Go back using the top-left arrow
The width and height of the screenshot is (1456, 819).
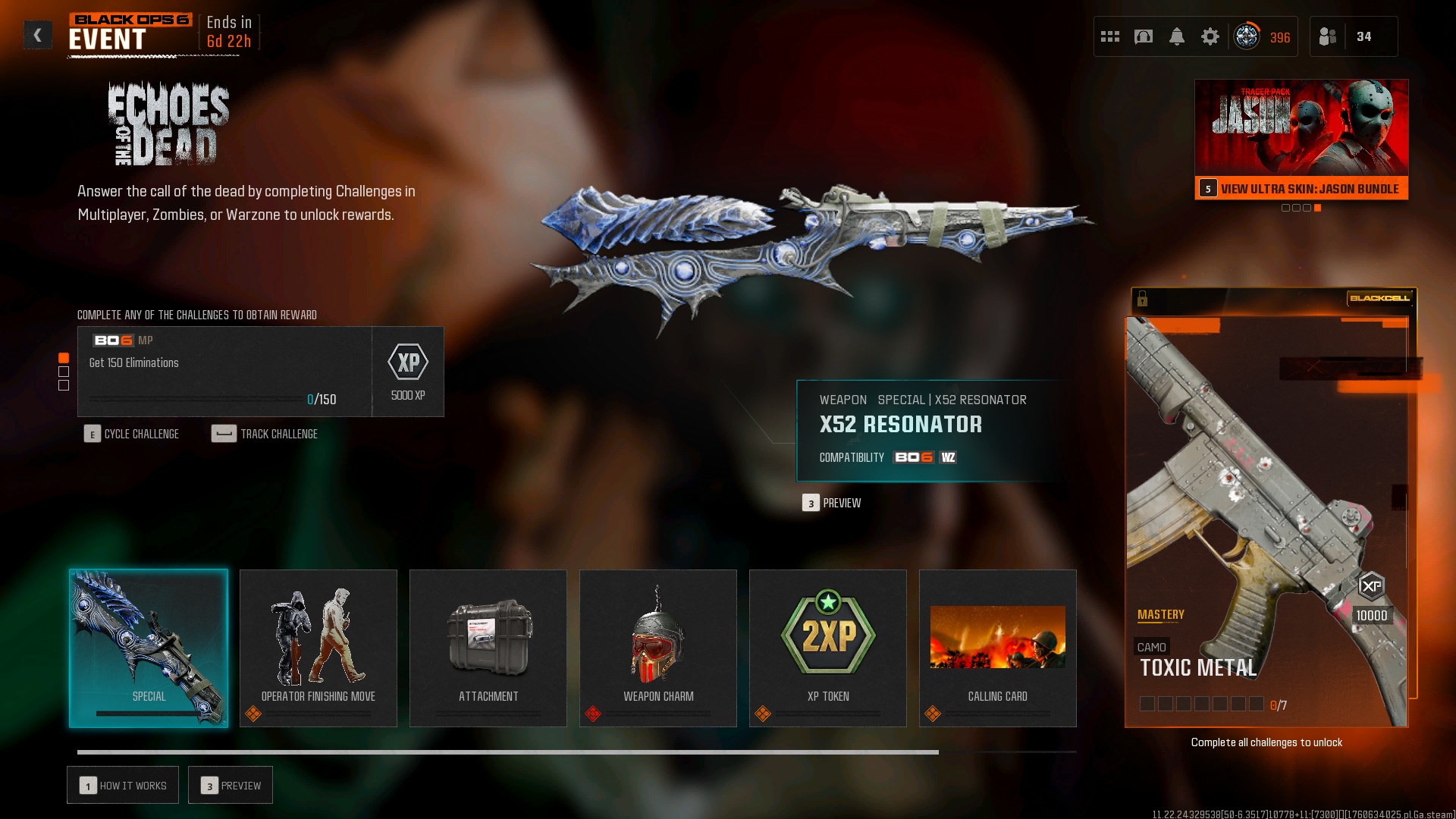(x=37, y=35)
